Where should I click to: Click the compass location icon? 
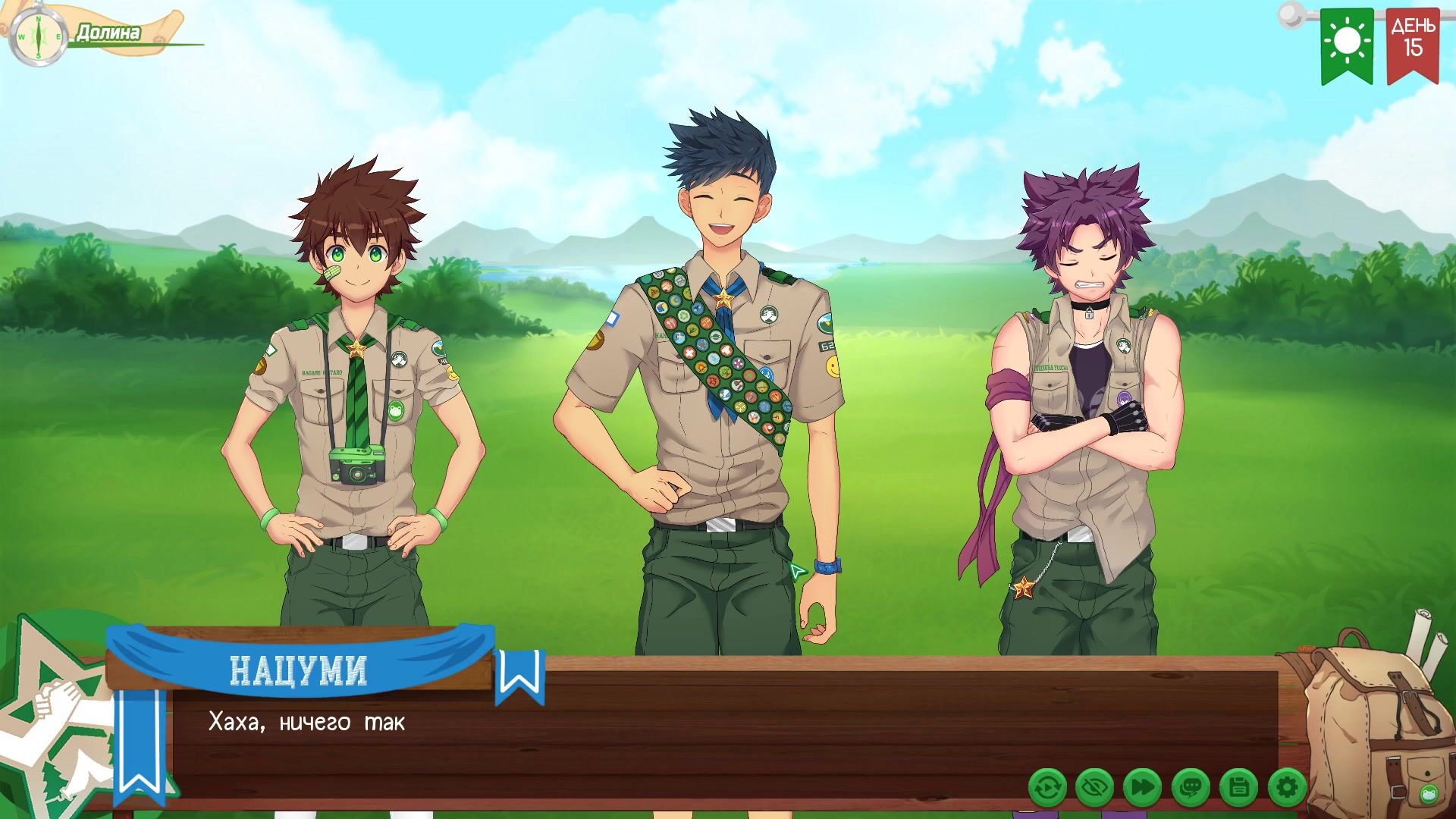(38, 36)
